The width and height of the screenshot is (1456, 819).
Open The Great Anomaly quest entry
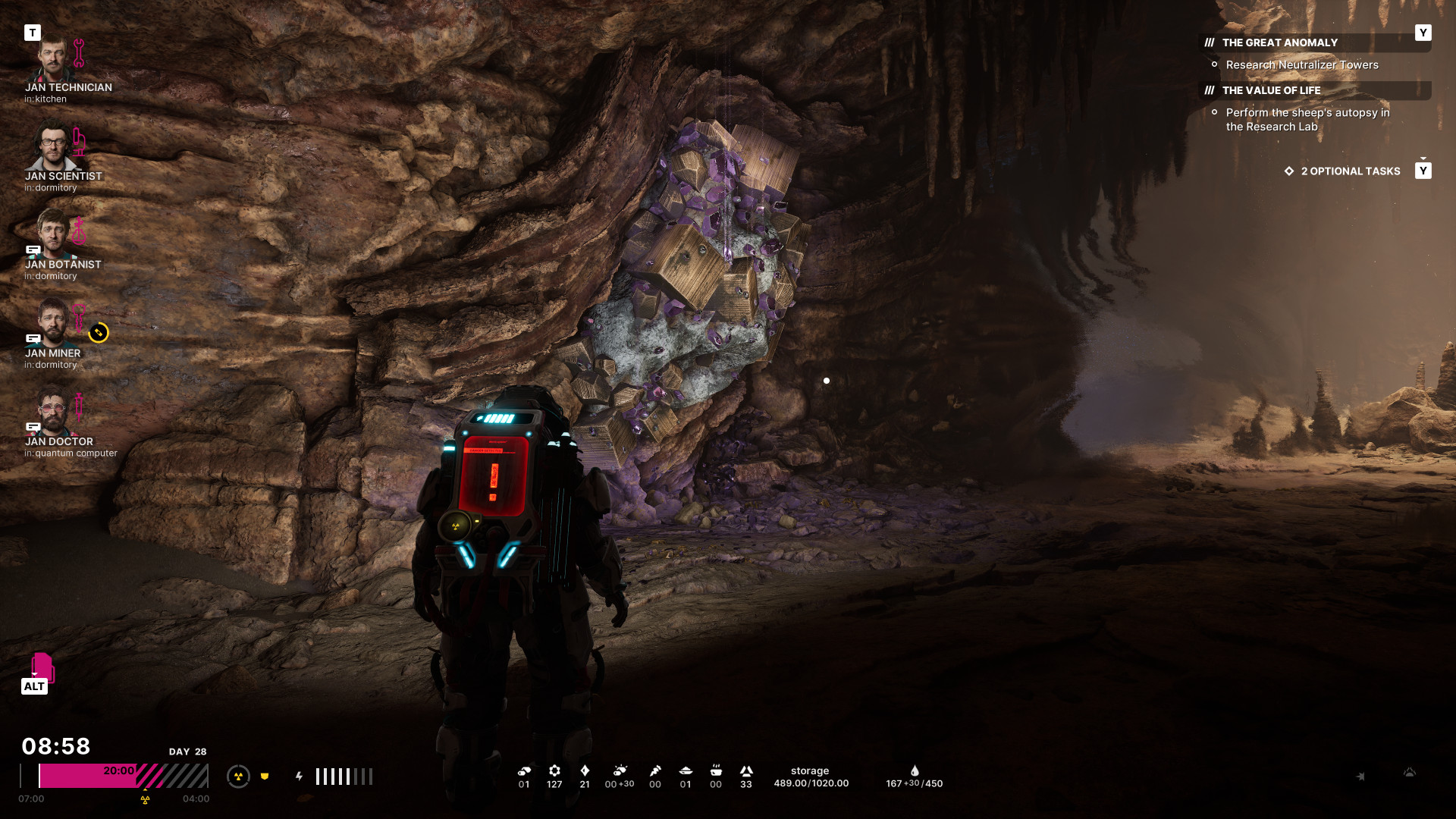click(1279, 43)
